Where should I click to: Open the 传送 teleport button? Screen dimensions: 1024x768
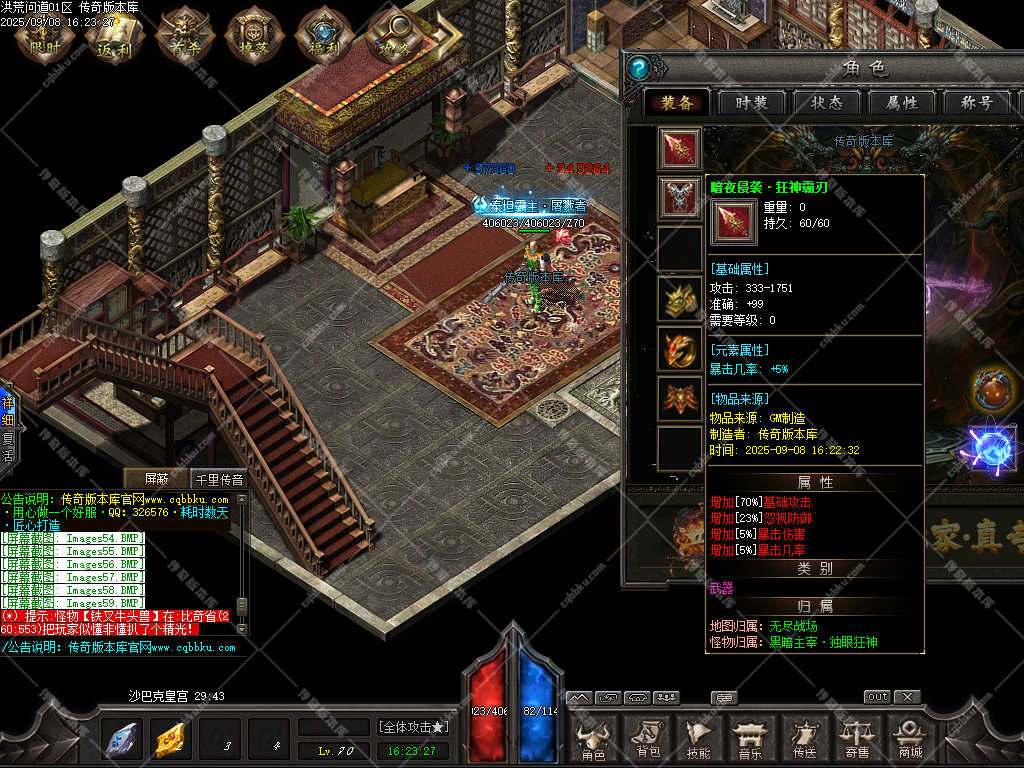click(x=804, y=738)
